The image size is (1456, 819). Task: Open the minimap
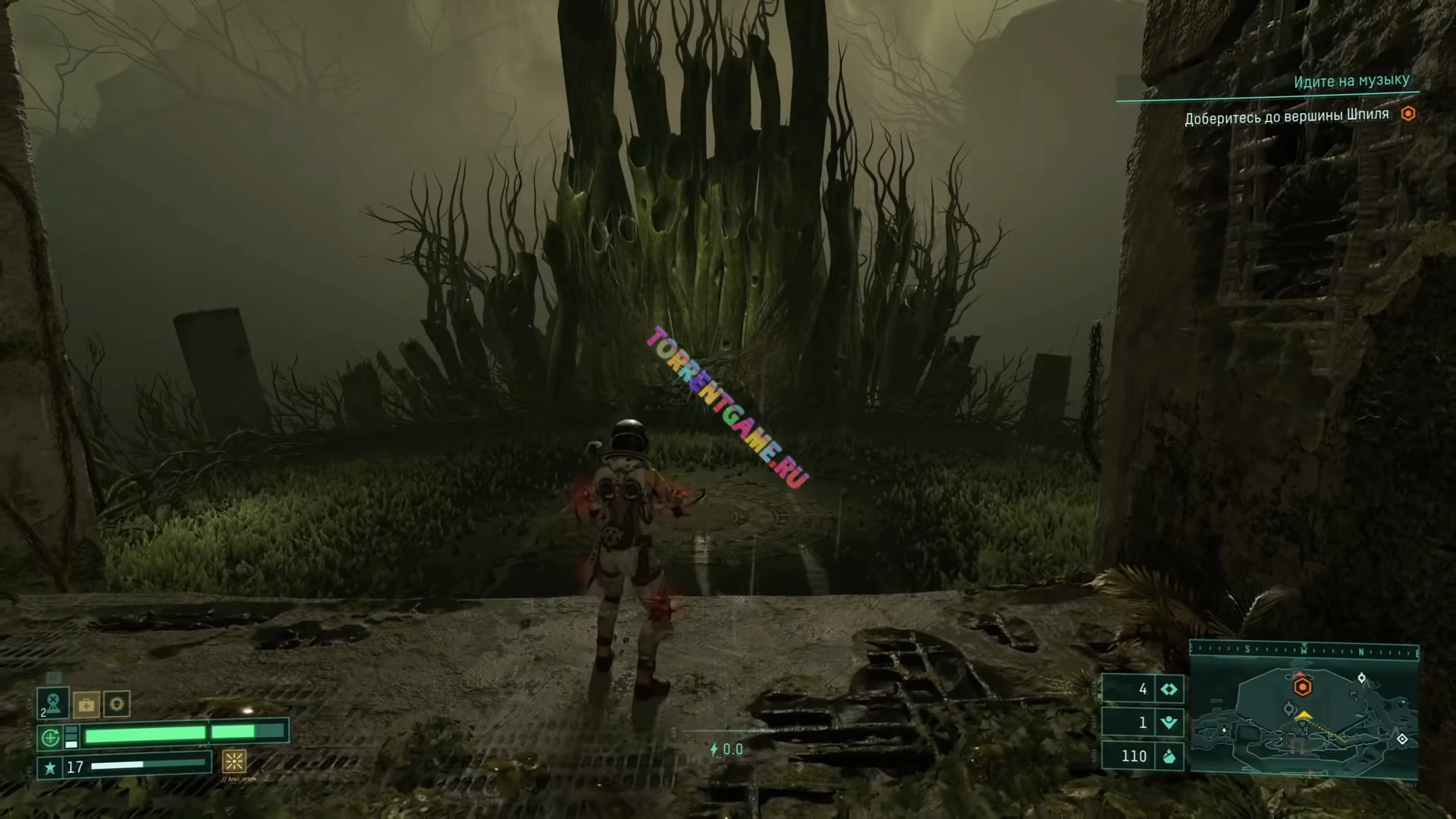pyautogui.click(x=1304, y=720)
